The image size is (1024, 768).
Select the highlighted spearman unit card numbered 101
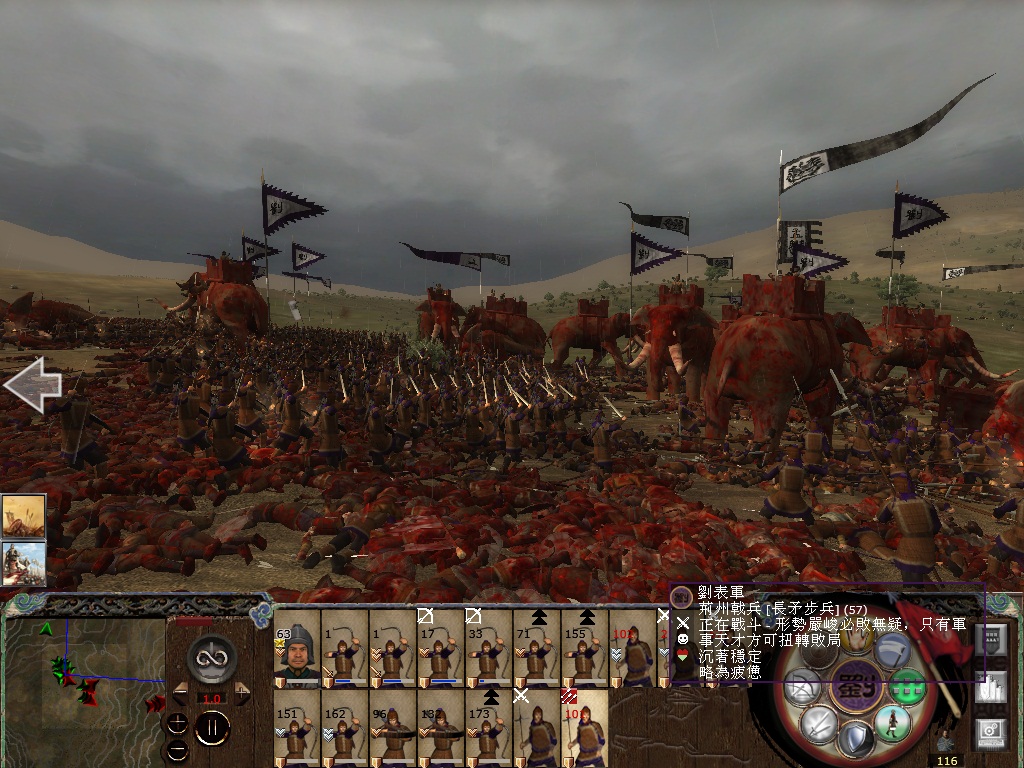point(584,728)
